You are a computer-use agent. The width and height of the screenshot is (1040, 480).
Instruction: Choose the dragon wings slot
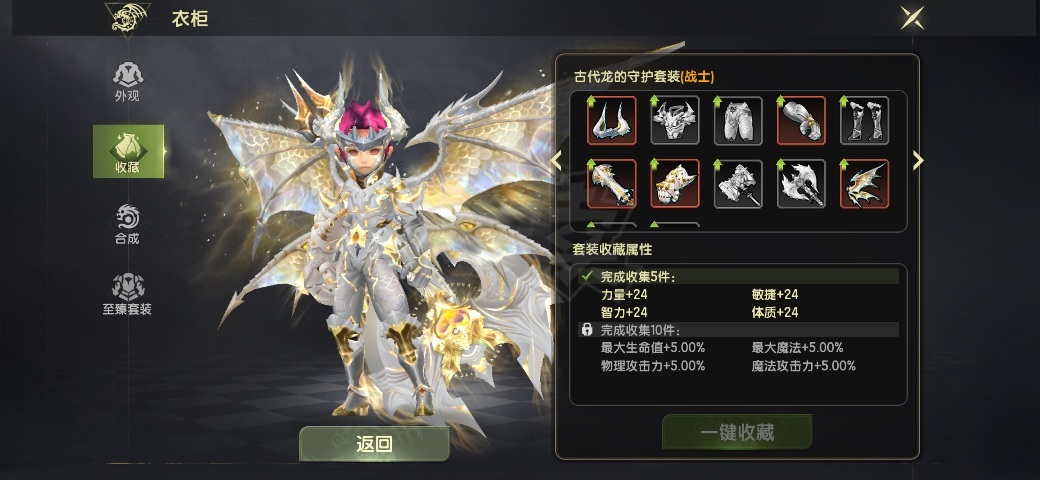pyautogui.click(x=864, y=184)
